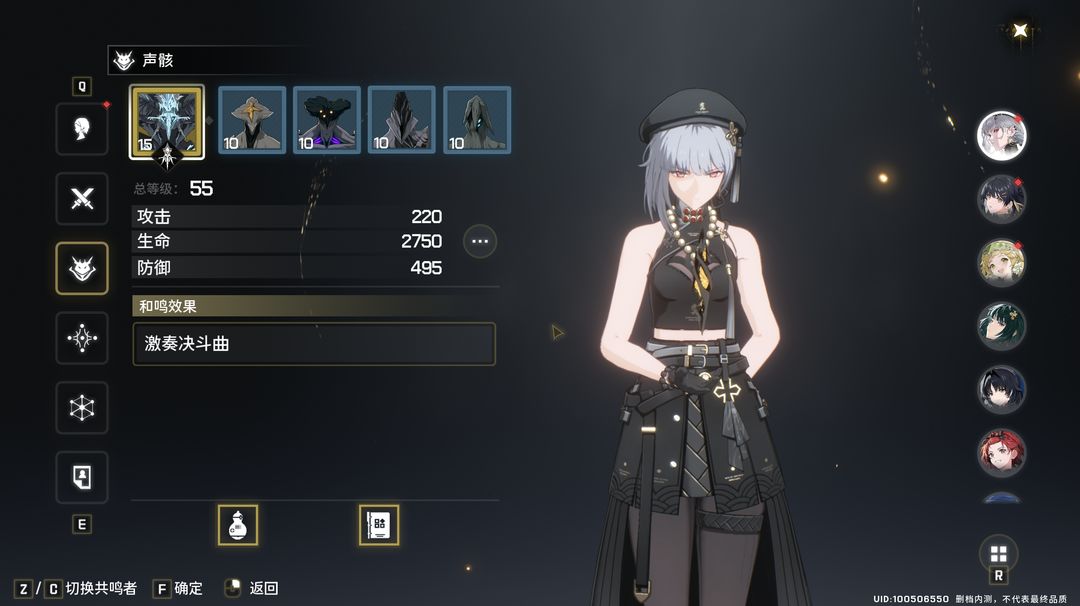Open the profile card tab
This screenshot has height=606, width=1080.
(82, 478)
